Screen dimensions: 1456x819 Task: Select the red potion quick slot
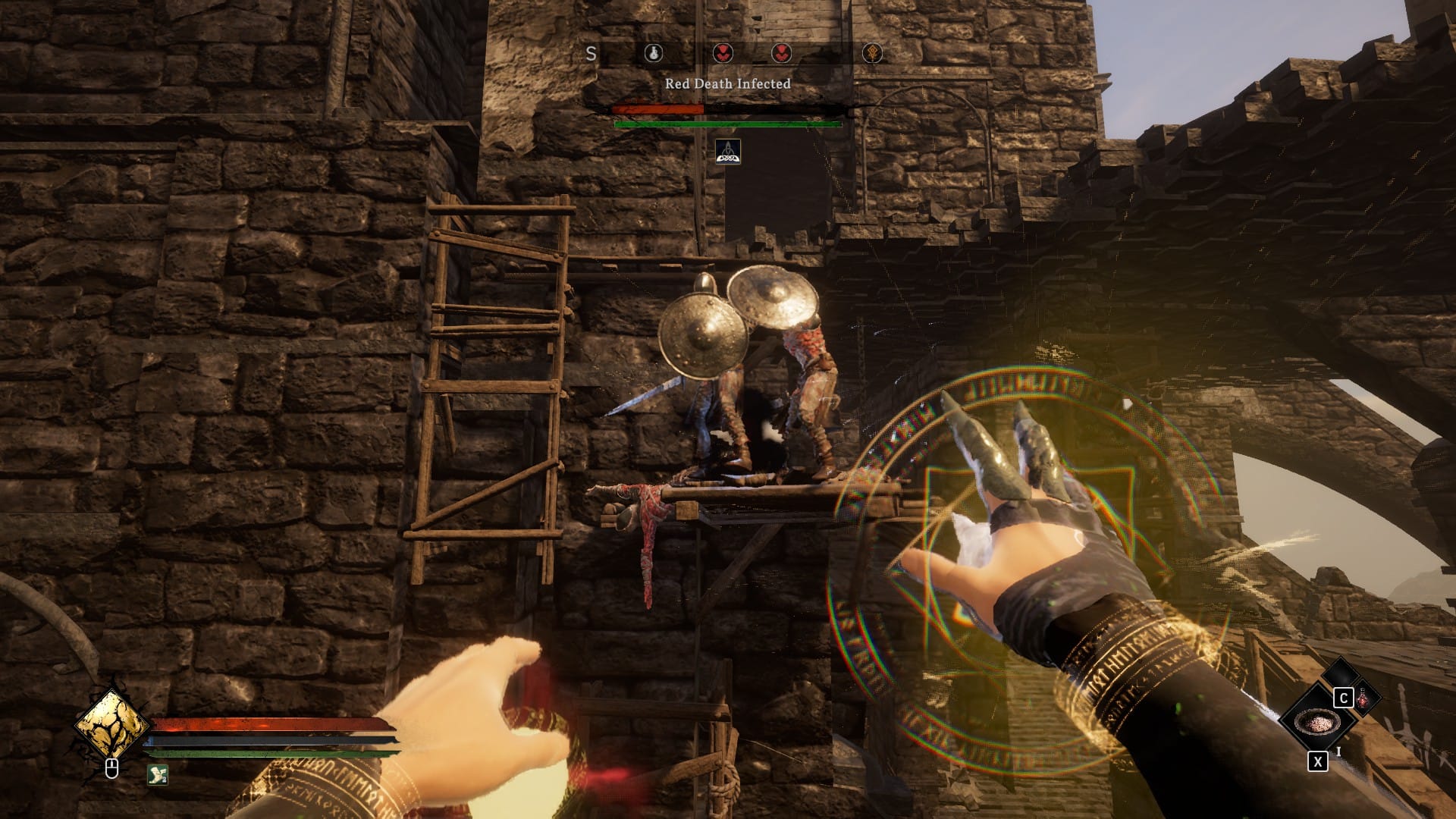1363,698
